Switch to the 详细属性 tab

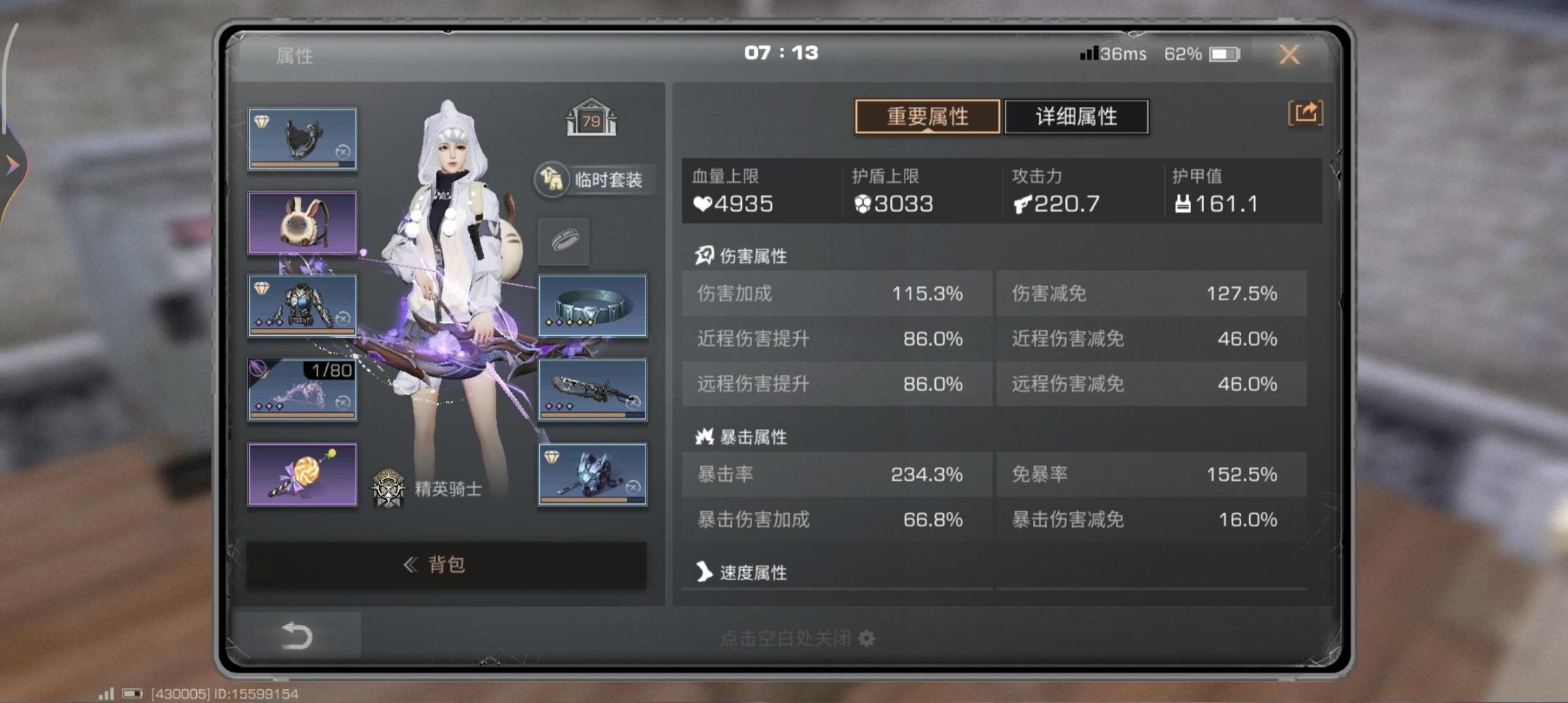[x=1077, y=116]
